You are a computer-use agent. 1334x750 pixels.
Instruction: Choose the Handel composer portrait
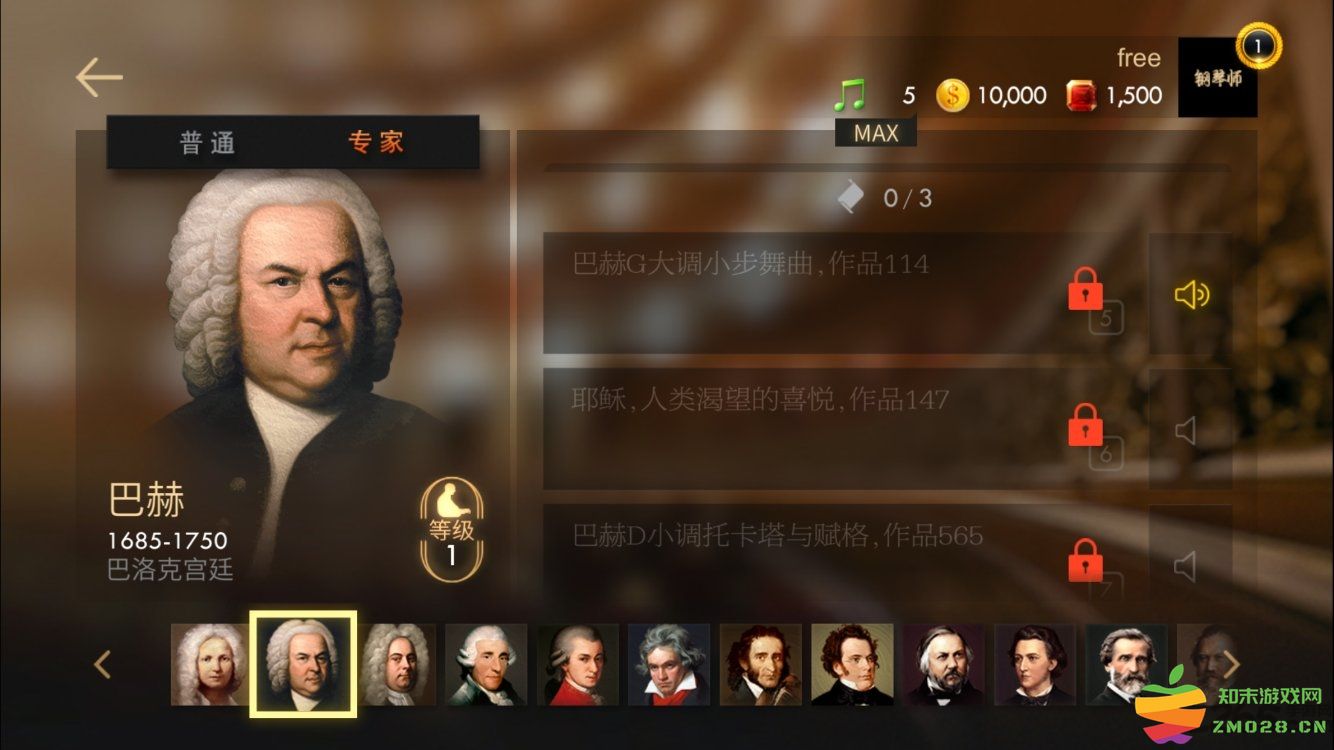tap(397, 665)
